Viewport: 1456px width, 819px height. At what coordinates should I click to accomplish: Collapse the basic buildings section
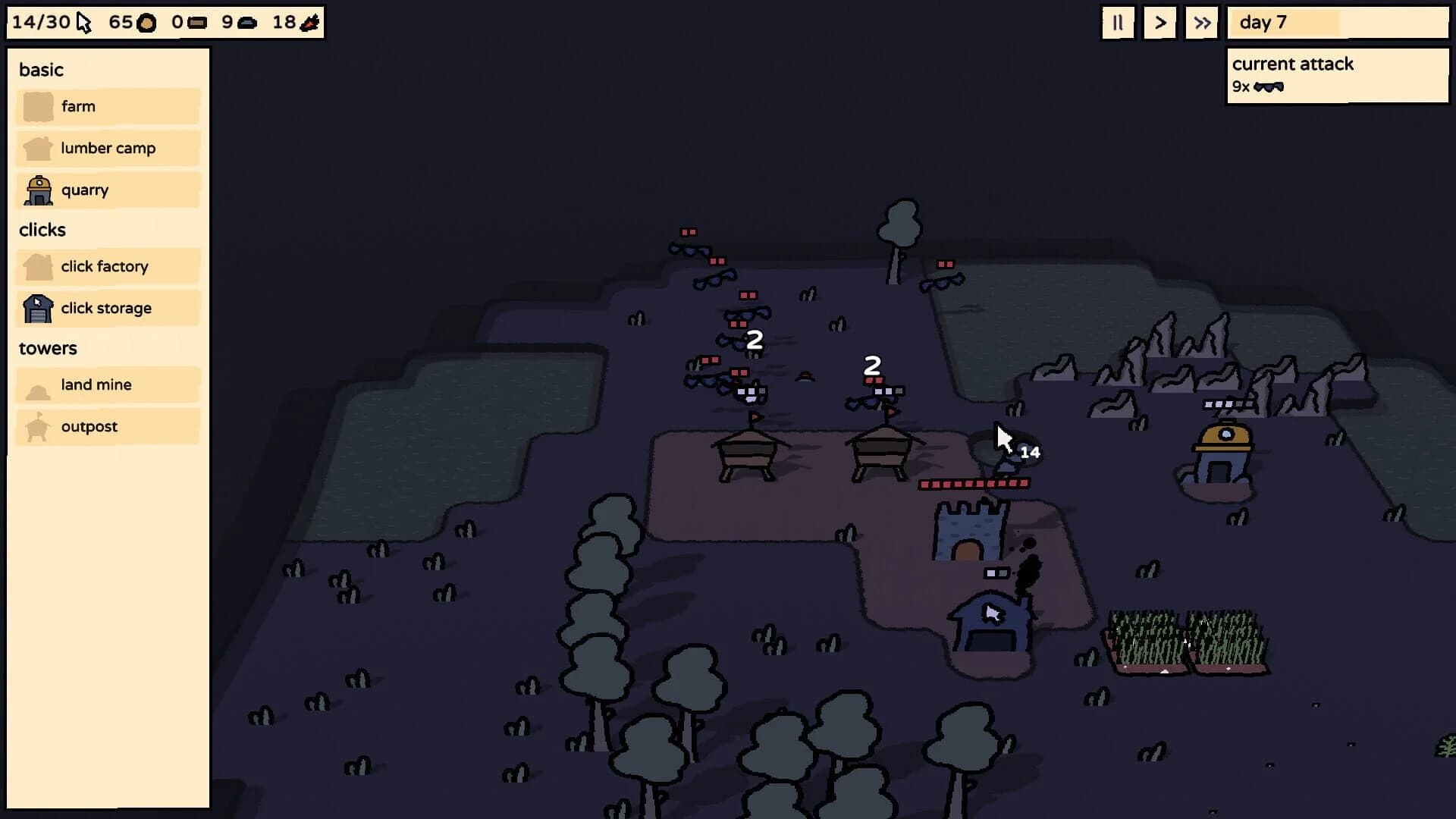pyautogui.click(x=41, y=70)
